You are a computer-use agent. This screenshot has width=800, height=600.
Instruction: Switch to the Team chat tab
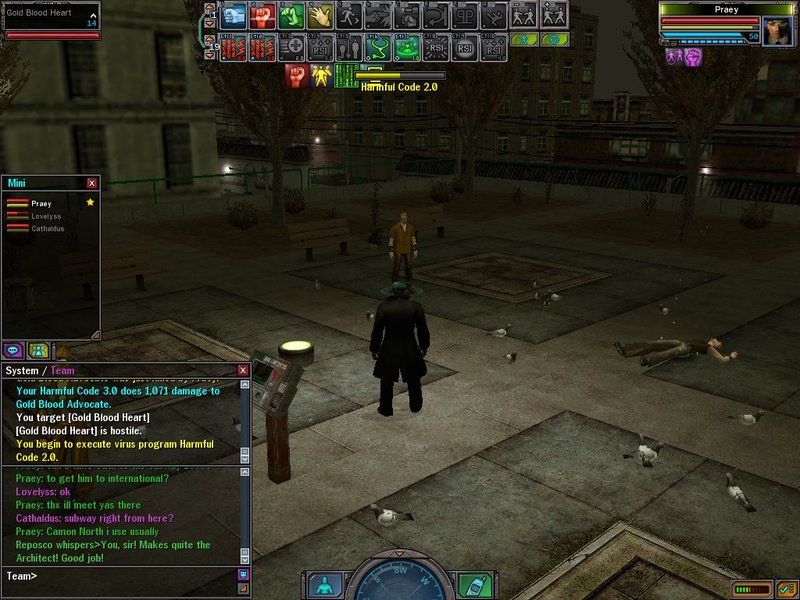[x=62, y=371]
